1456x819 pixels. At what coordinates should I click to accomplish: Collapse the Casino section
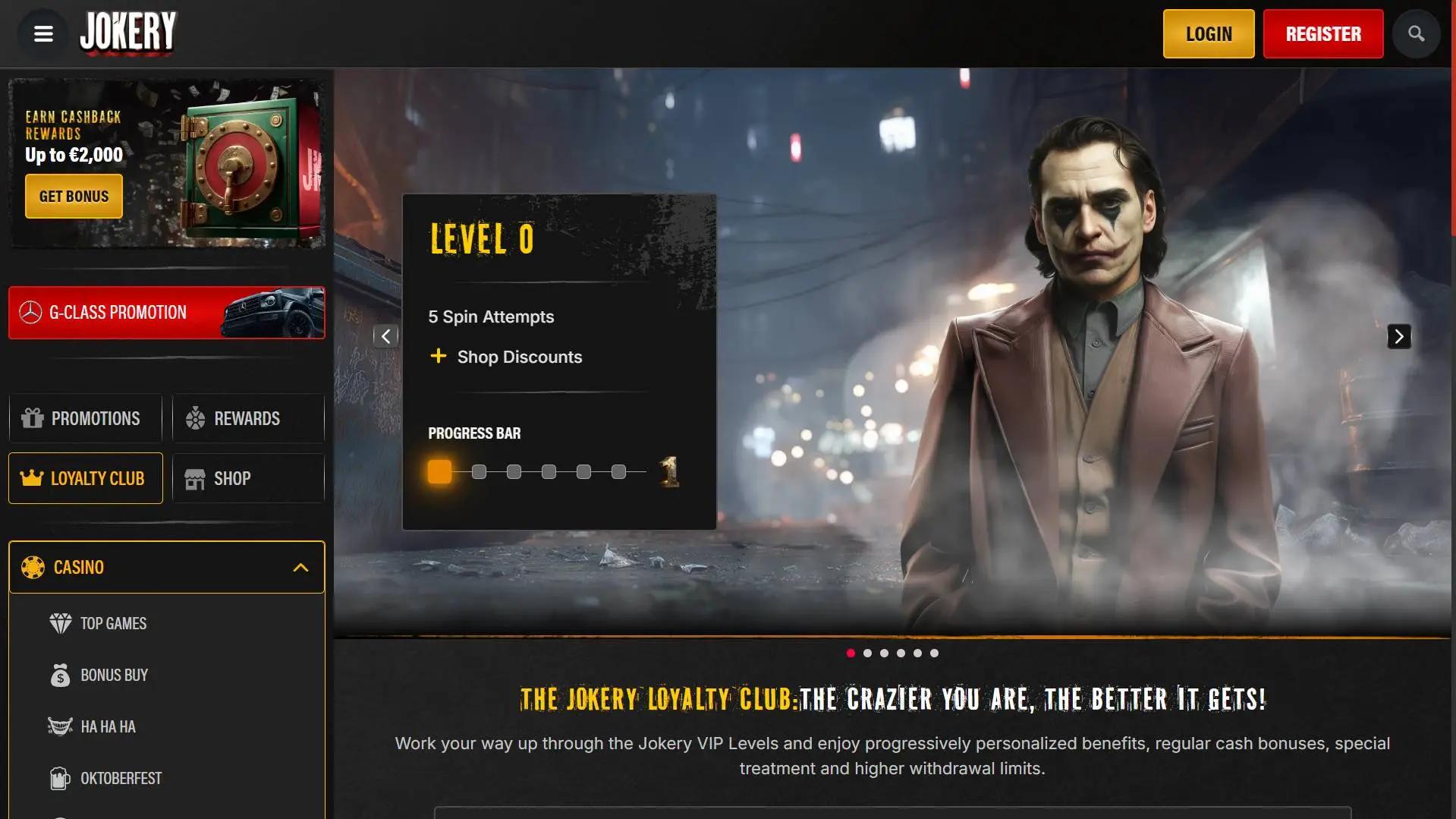pos(300,568)
